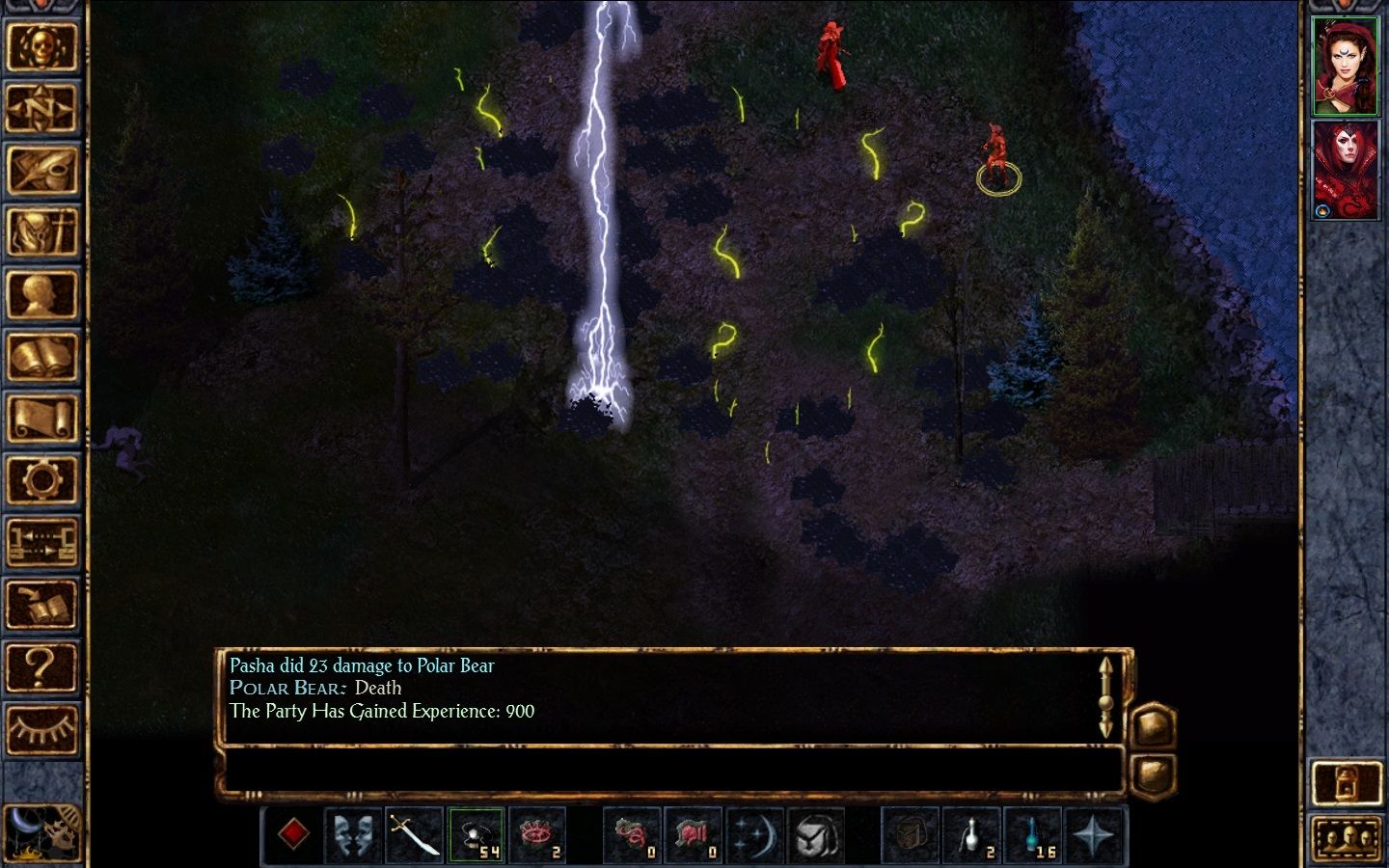Select the red-masked character portrait
The image size is (1389, 868).
coord(1346,171)
